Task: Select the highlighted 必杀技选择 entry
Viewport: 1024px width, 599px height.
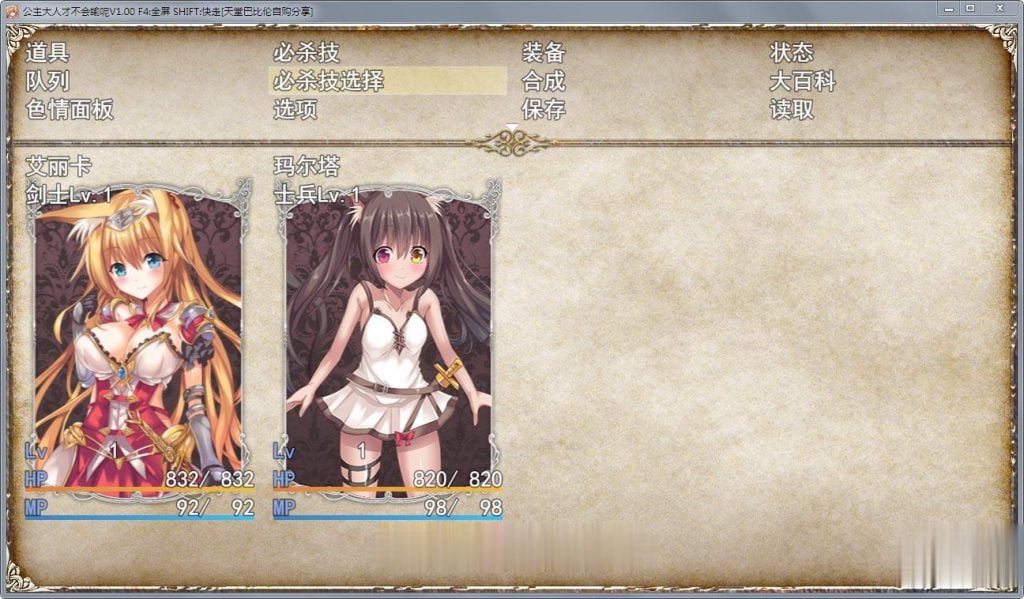Action: click(x=329, y=81)
